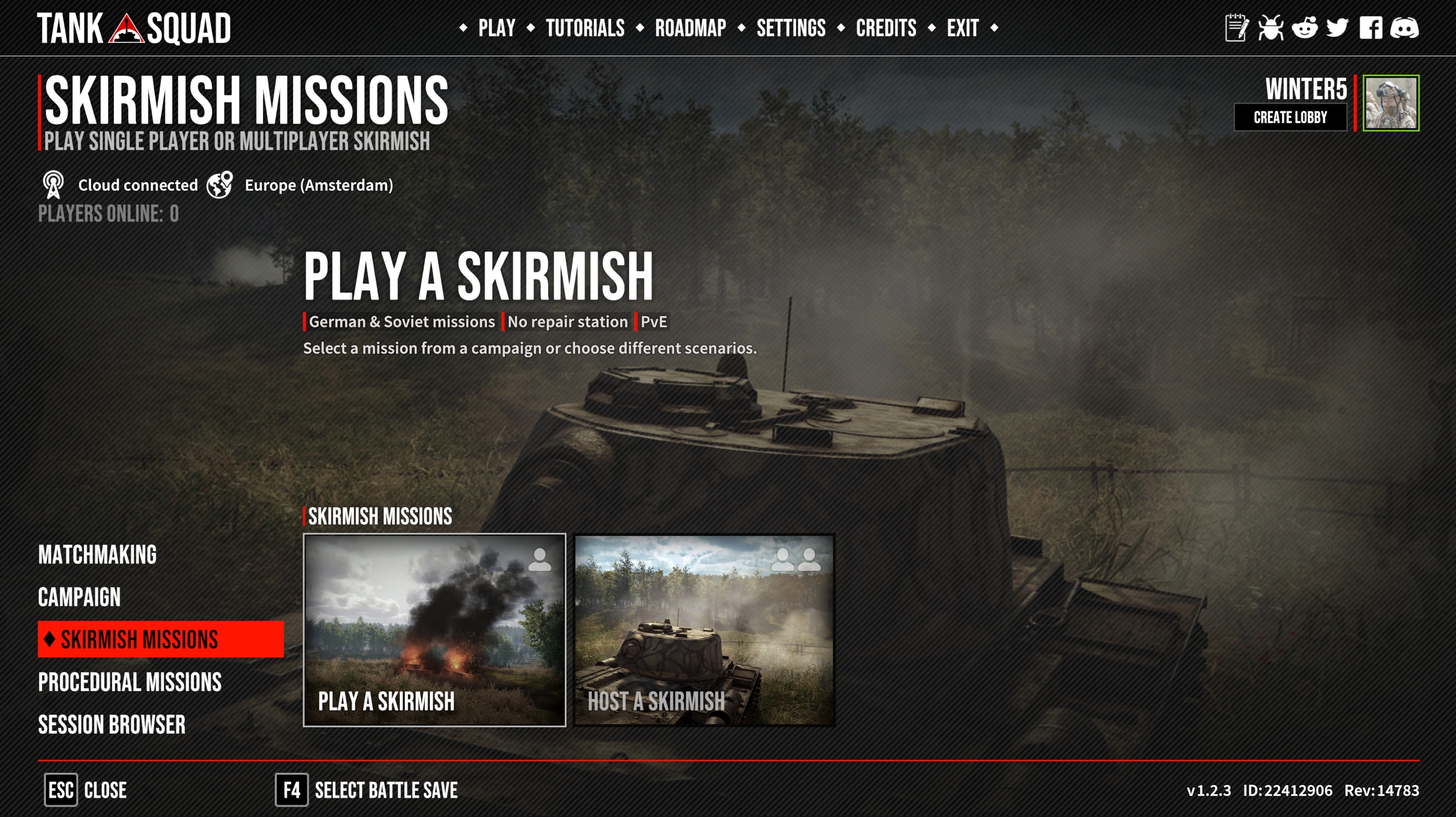Click the WINTER5 player avatar

coord(1390,103)
